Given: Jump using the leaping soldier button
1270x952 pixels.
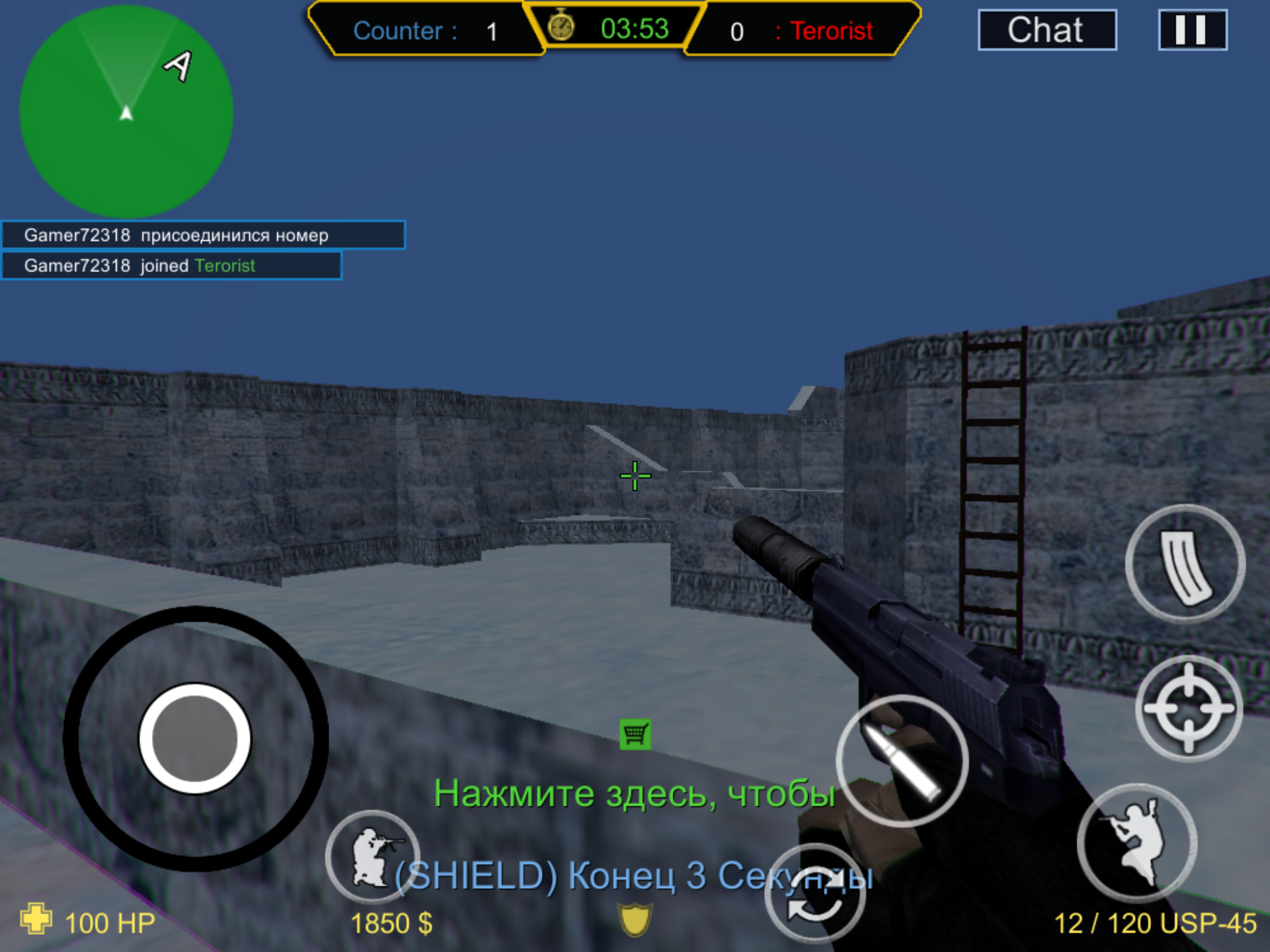Looking at the screenshot, I should click(x=1137, y=843).
